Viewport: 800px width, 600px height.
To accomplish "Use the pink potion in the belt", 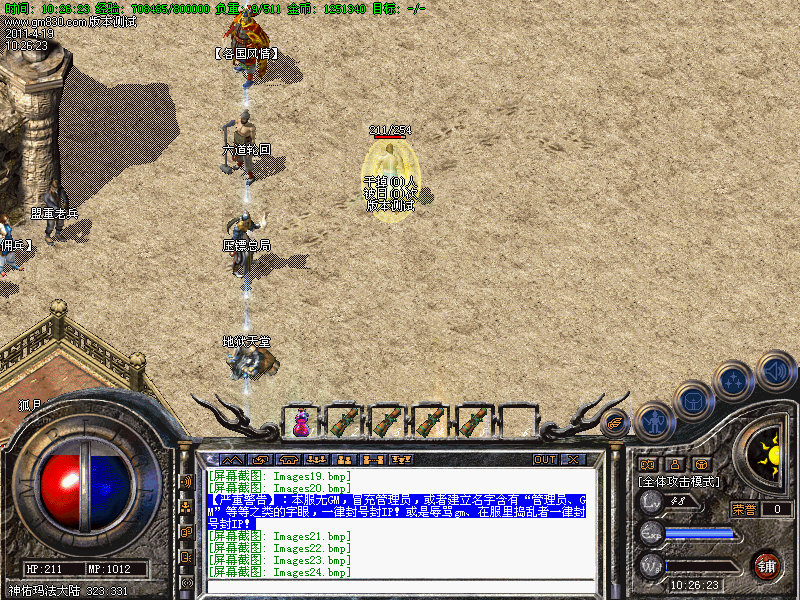I will (x=300, y=421).
